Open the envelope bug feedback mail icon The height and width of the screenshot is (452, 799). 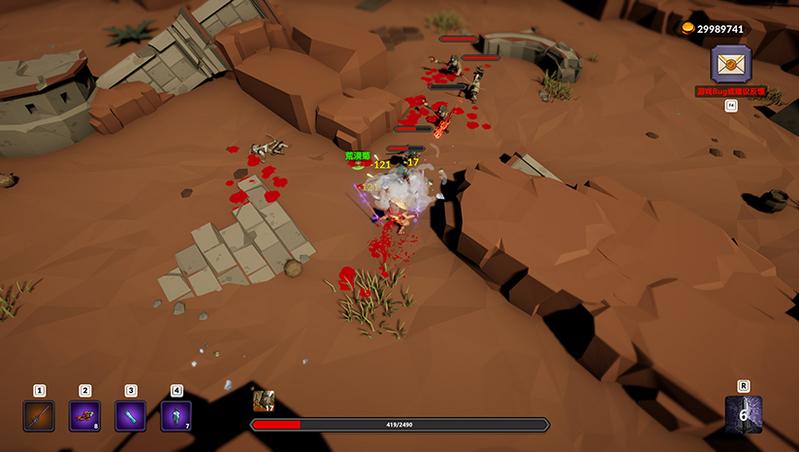click(731, 65)
